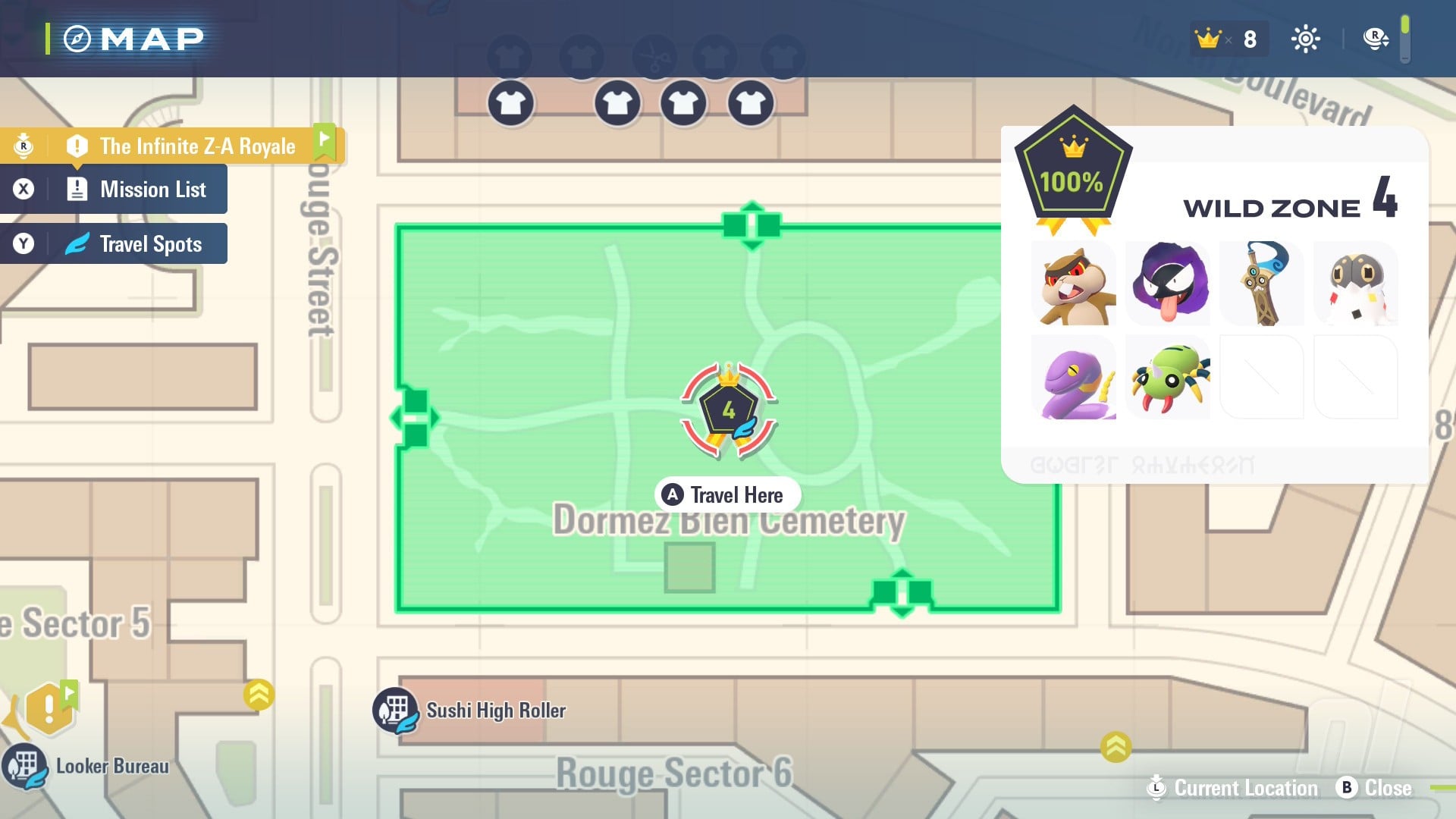The width and height of the screenshot is (1456, 819).
Task: Select the Wild Zone 4 marker on the map
Action: tap(728, 409)
